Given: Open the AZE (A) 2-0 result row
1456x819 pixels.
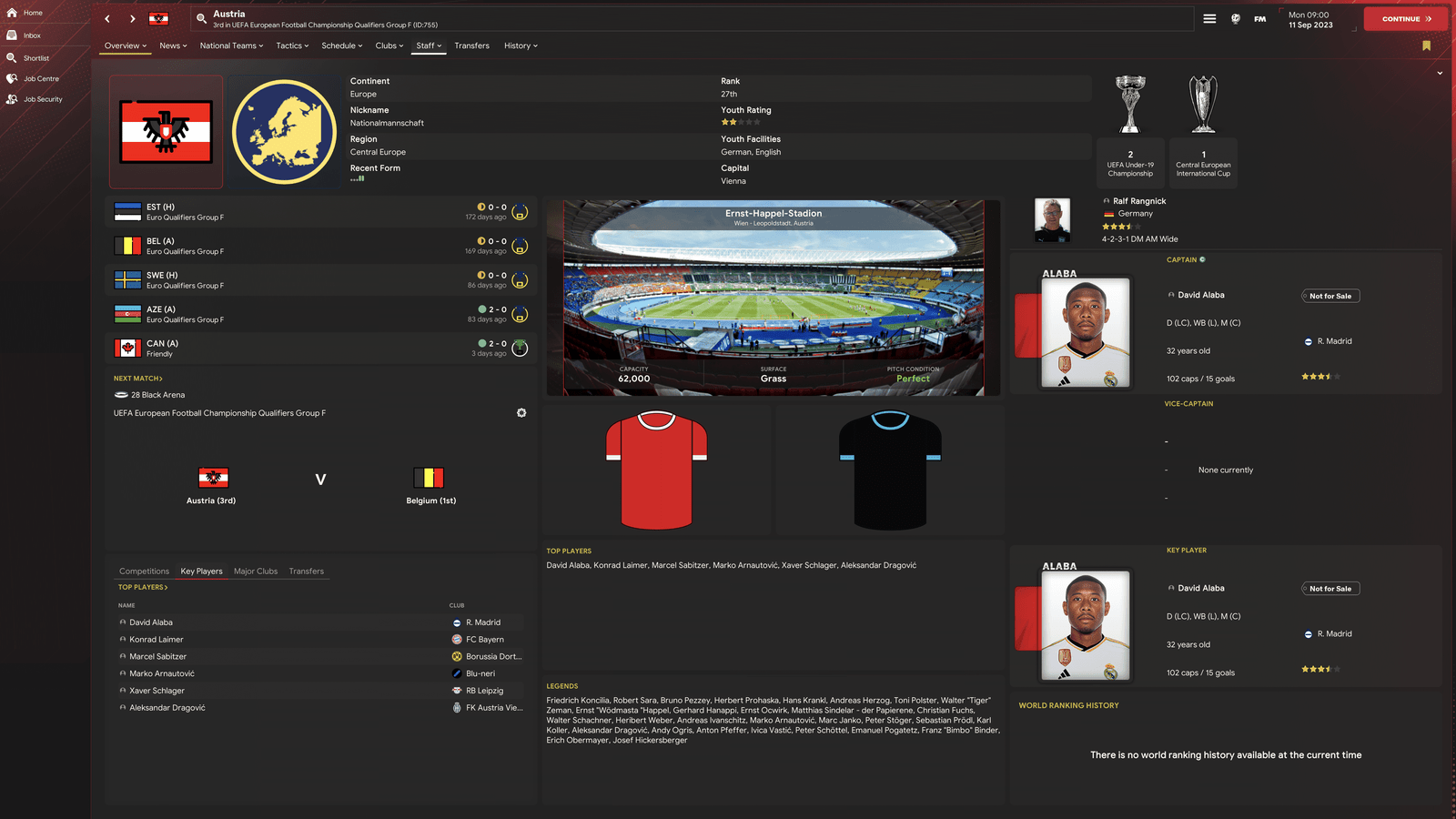Looking at the screenshot, I should click(x=318, y=314).
